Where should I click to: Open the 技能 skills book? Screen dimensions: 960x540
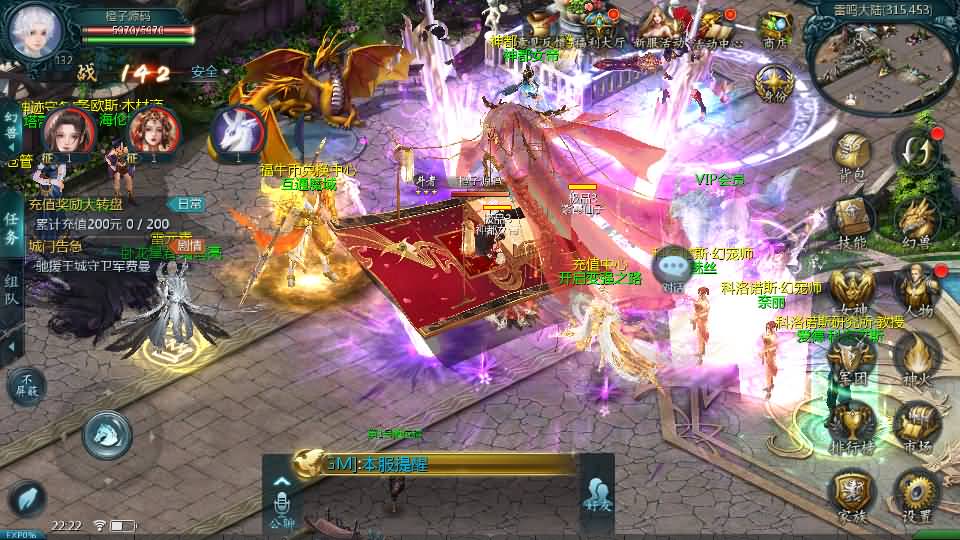[851, 218]
